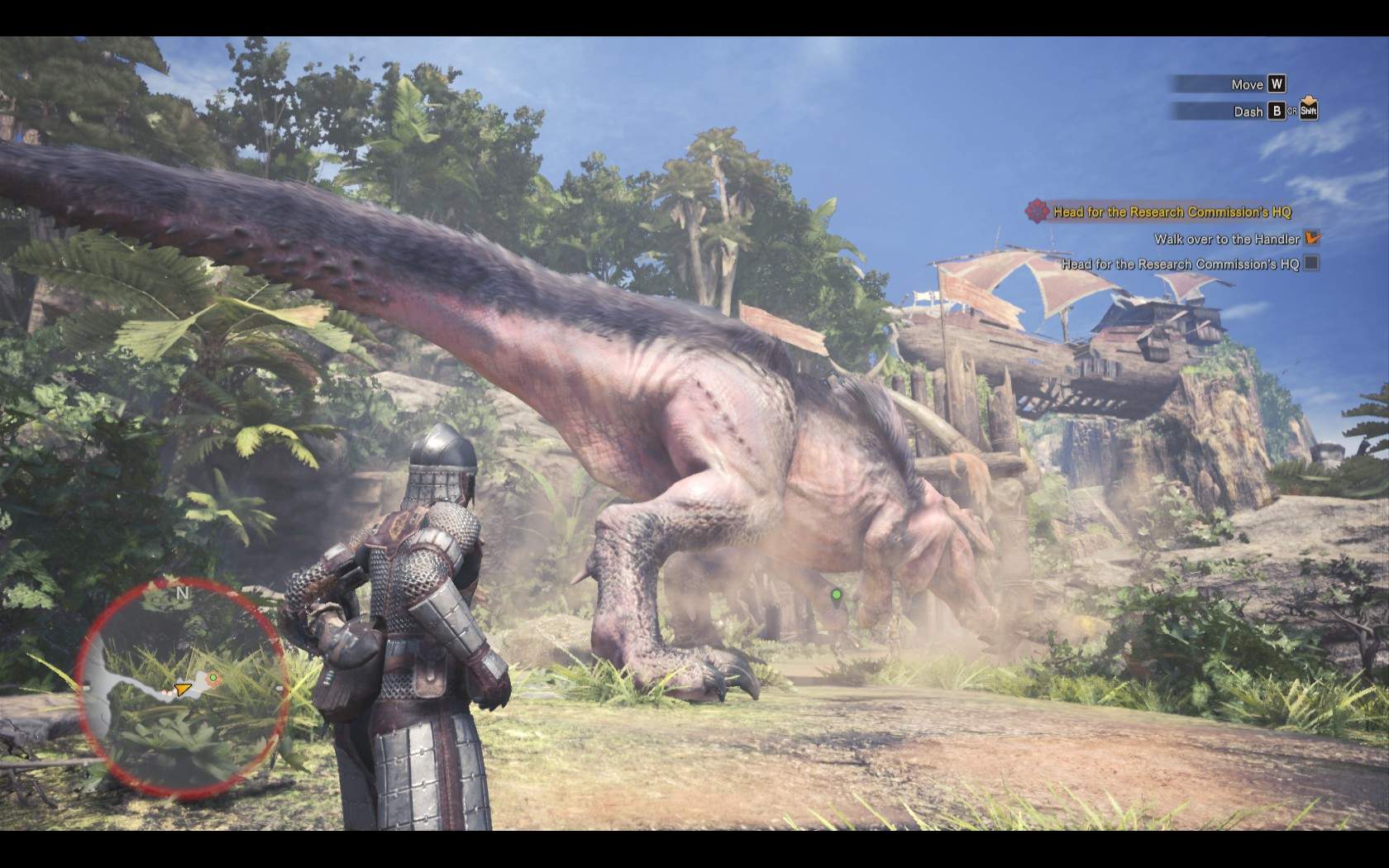Click the yellow player arrow on the minimap

tap(182, 688)
